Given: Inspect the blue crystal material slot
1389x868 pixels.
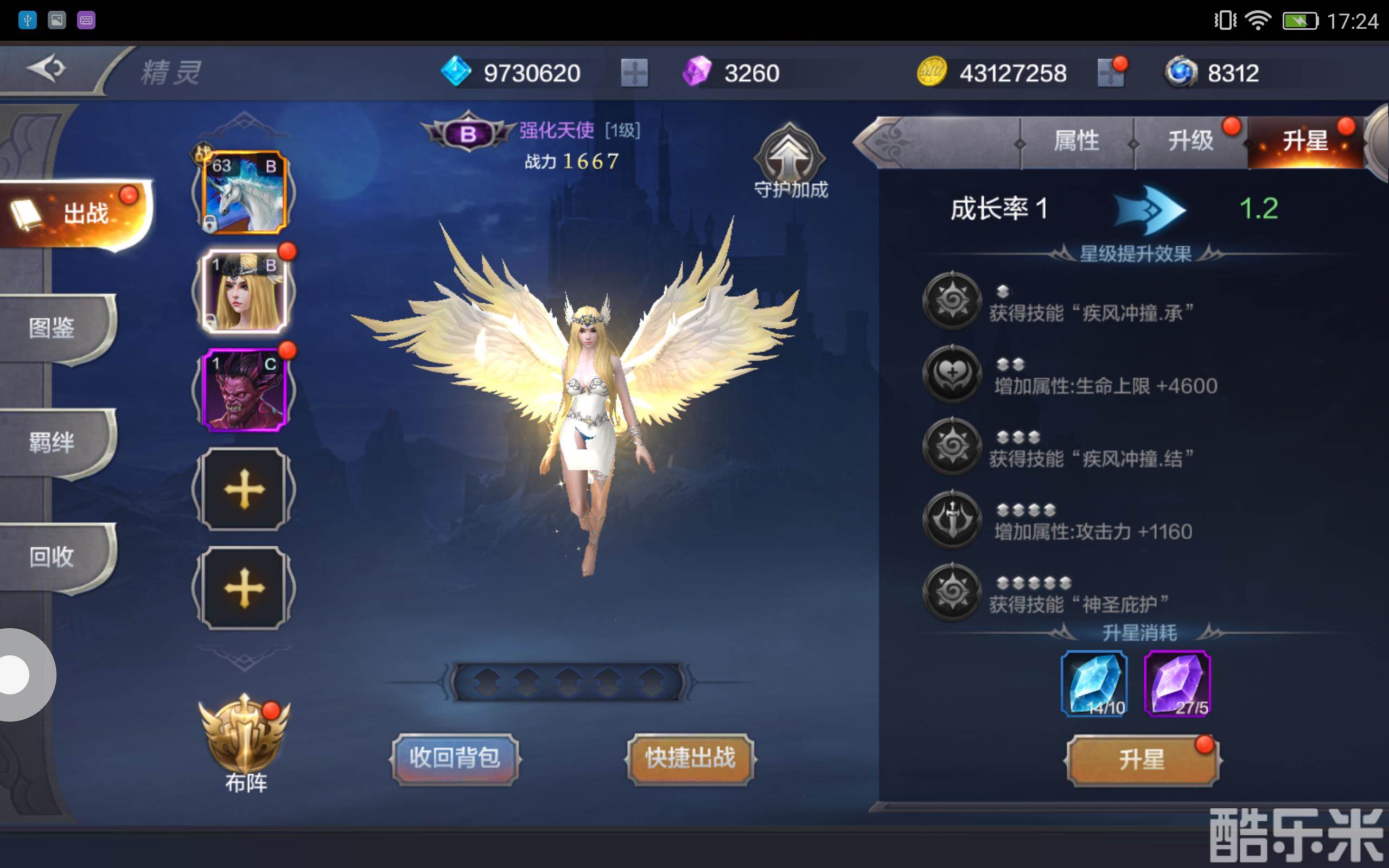Looking at the screenshot, I should 1094,683.
